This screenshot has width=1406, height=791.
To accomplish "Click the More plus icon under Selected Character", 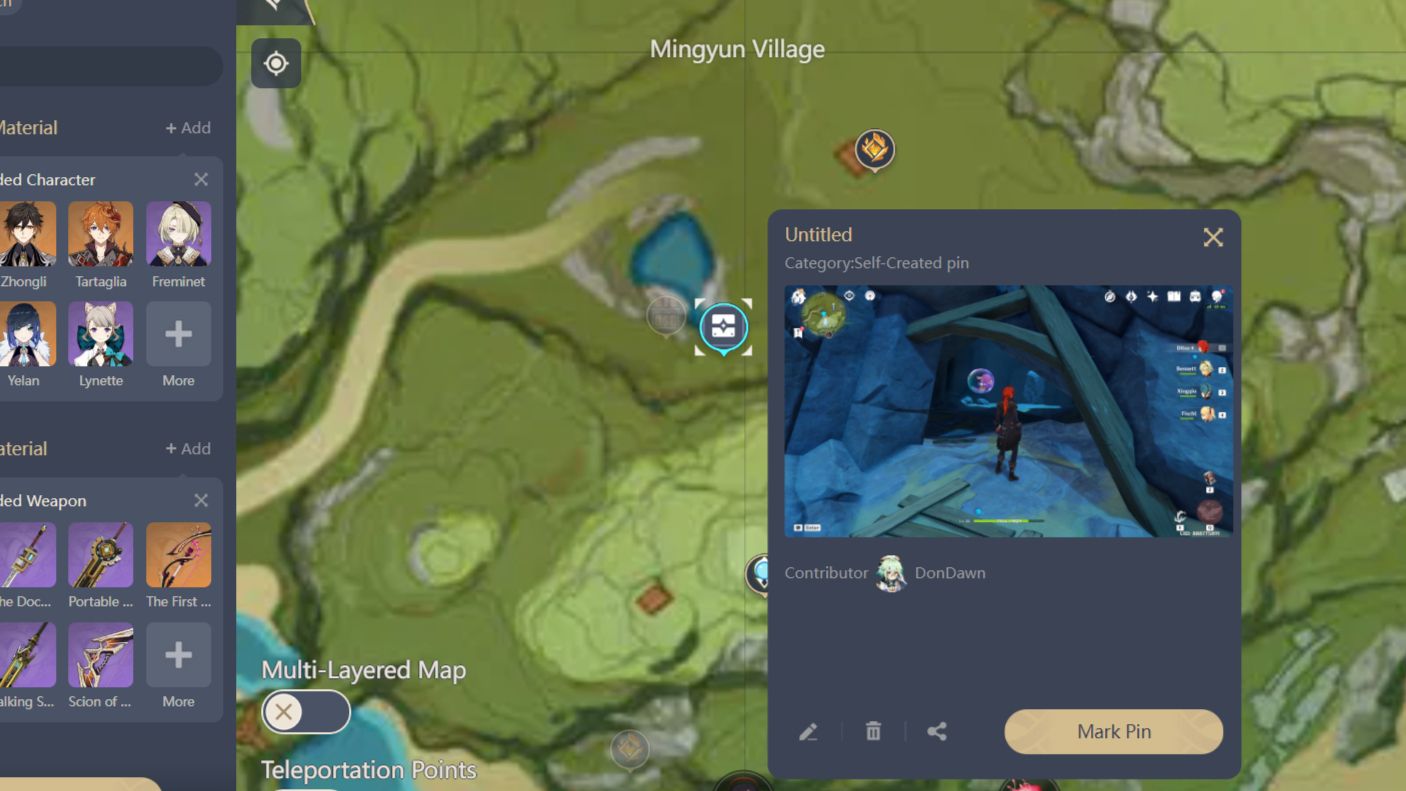I will [178, 333].
